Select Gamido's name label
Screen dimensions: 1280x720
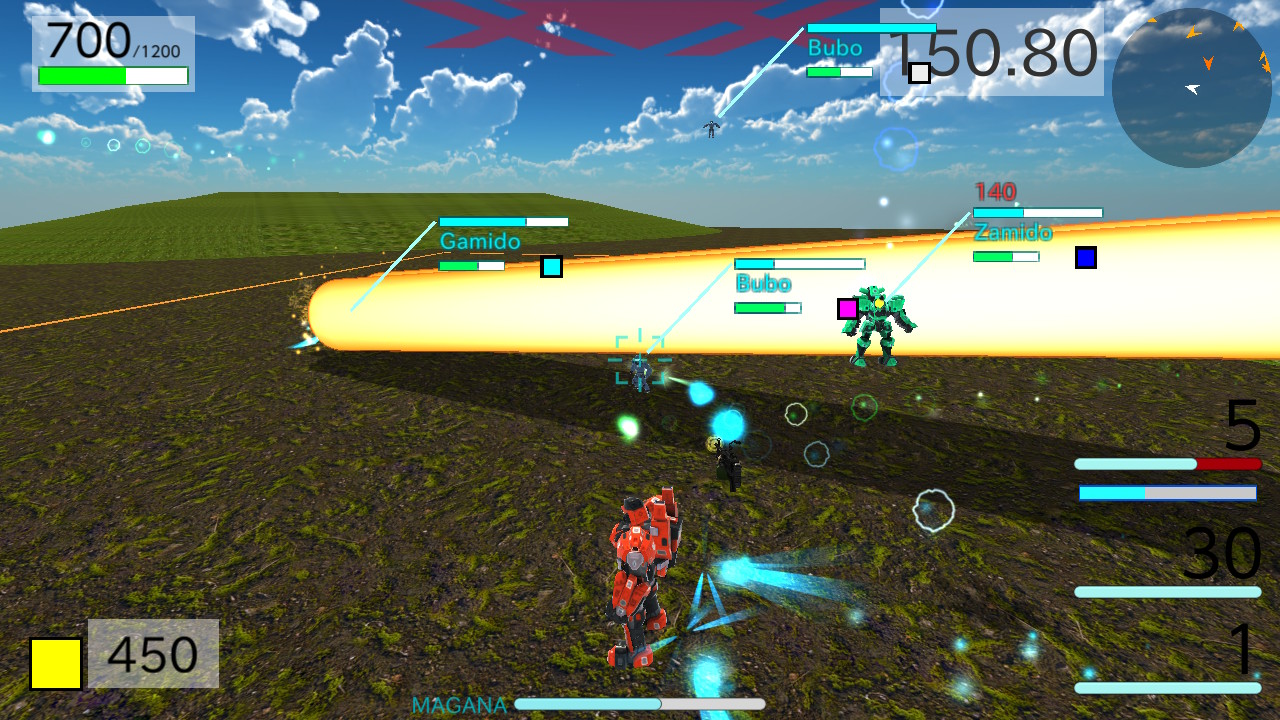(x=480, y=240)
